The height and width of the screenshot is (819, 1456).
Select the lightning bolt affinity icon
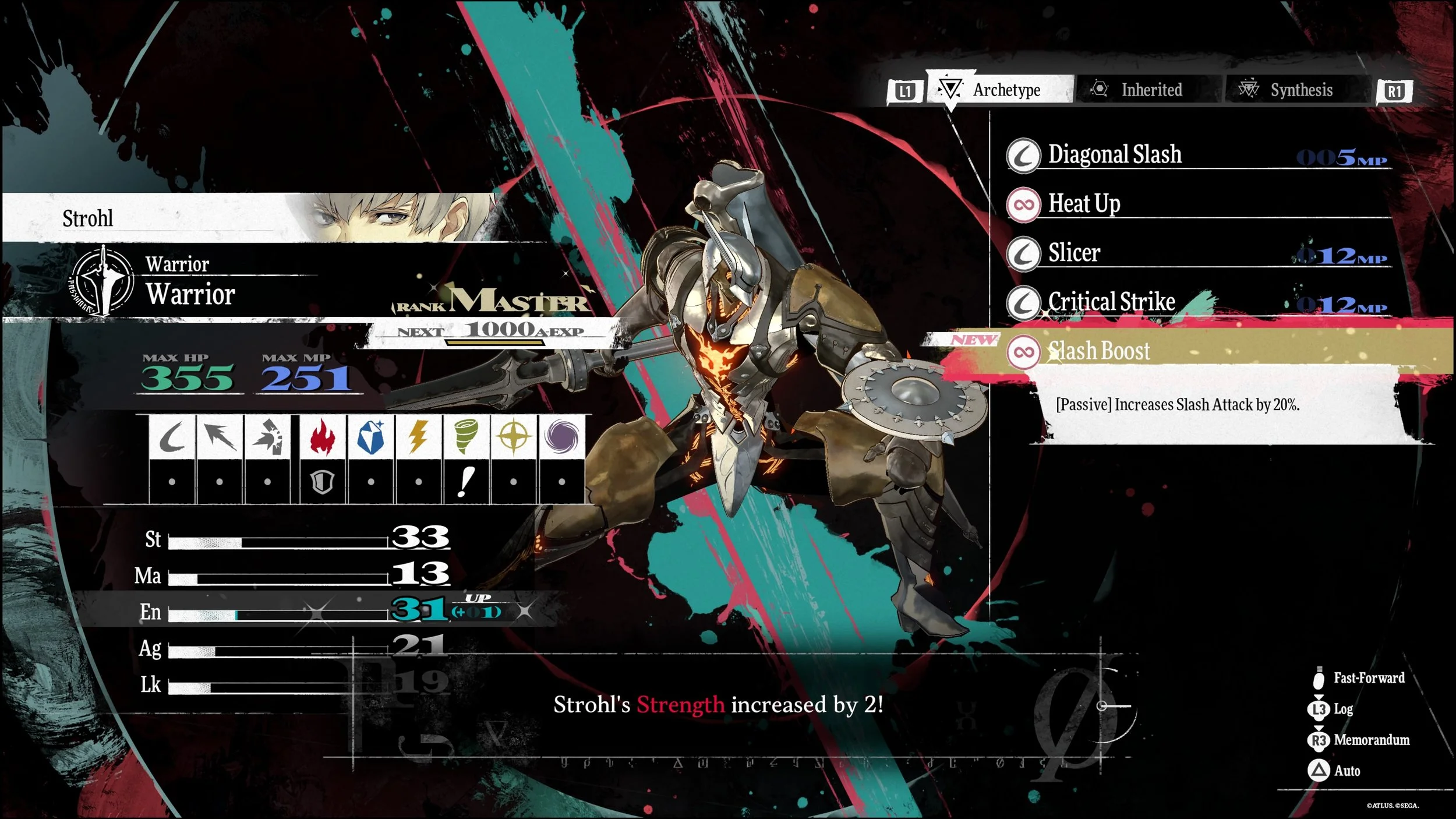(x=418, y=437)
